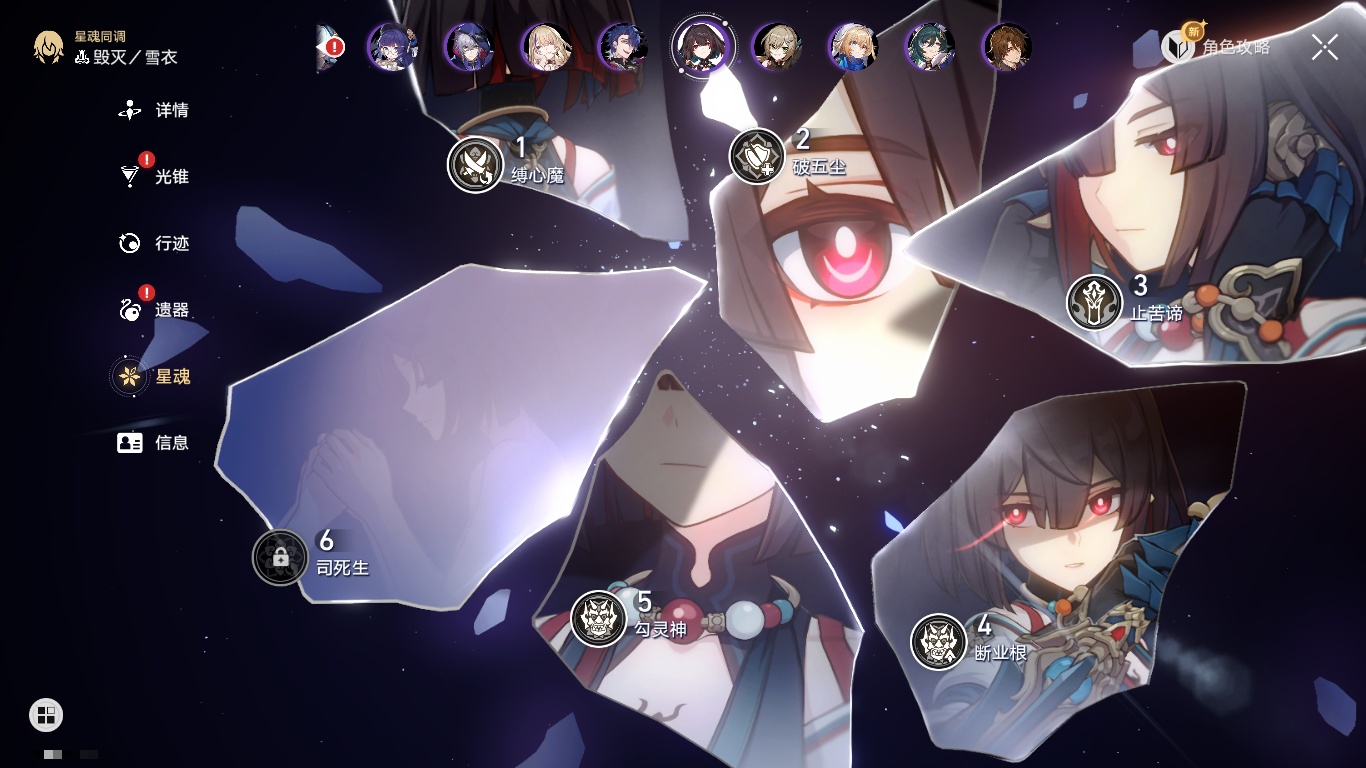Open the 角色攻略 character guide

click(1217, 46)
